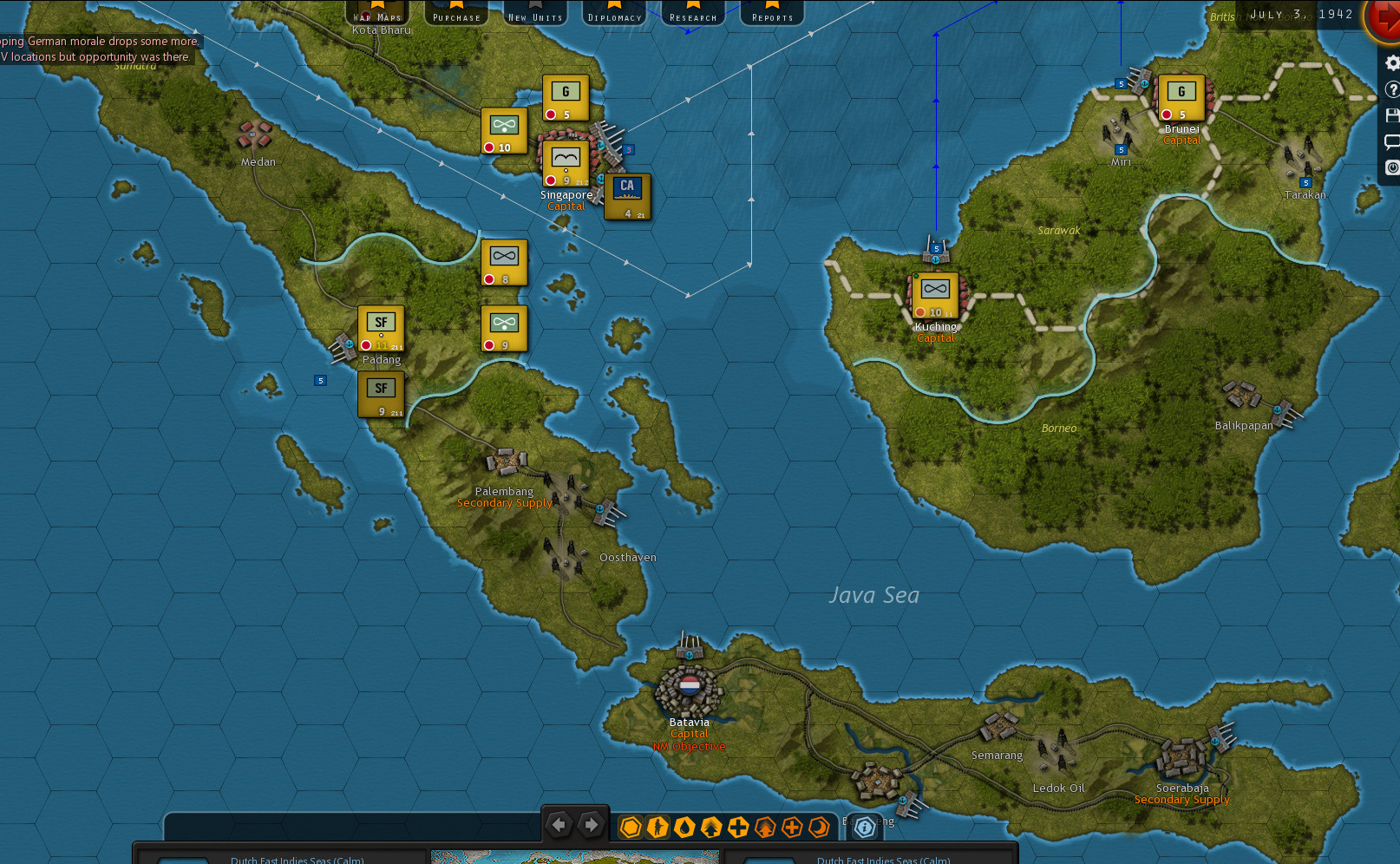This screenshot has height=864, width=1400.
Task: Toggle the yellow upward-arrow overlay icon
Action: [711, 827]
